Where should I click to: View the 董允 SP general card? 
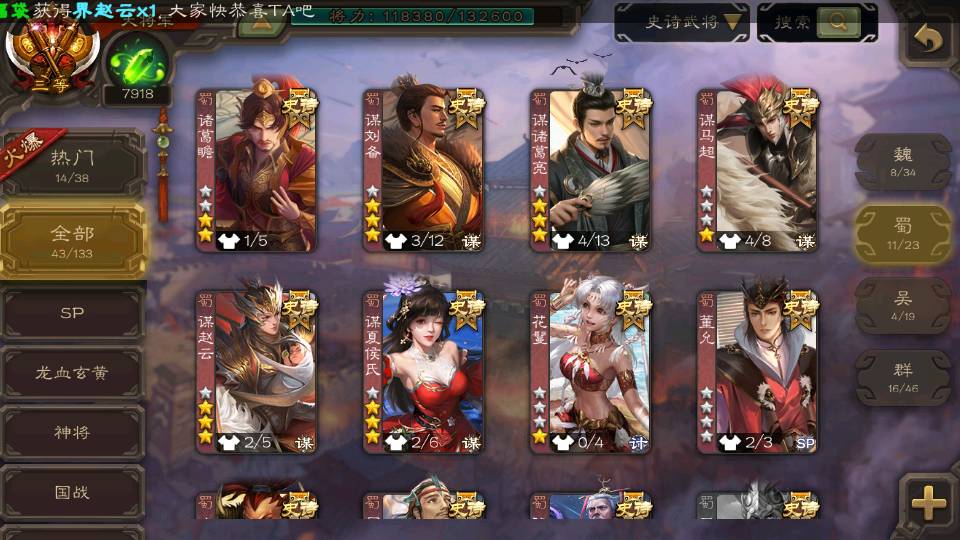point(757,370)
